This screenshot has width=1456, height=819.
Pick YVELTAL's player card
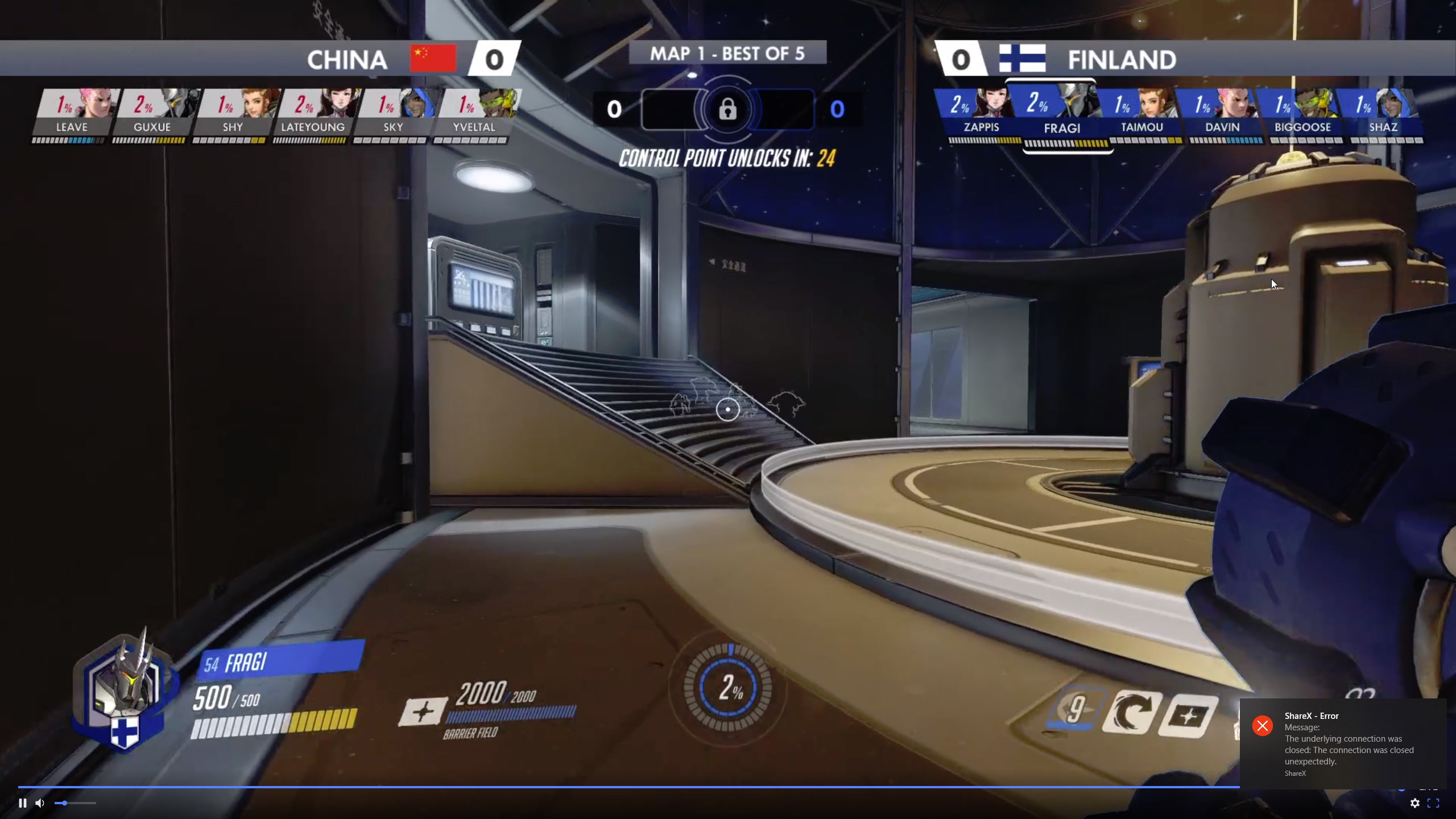474,114
